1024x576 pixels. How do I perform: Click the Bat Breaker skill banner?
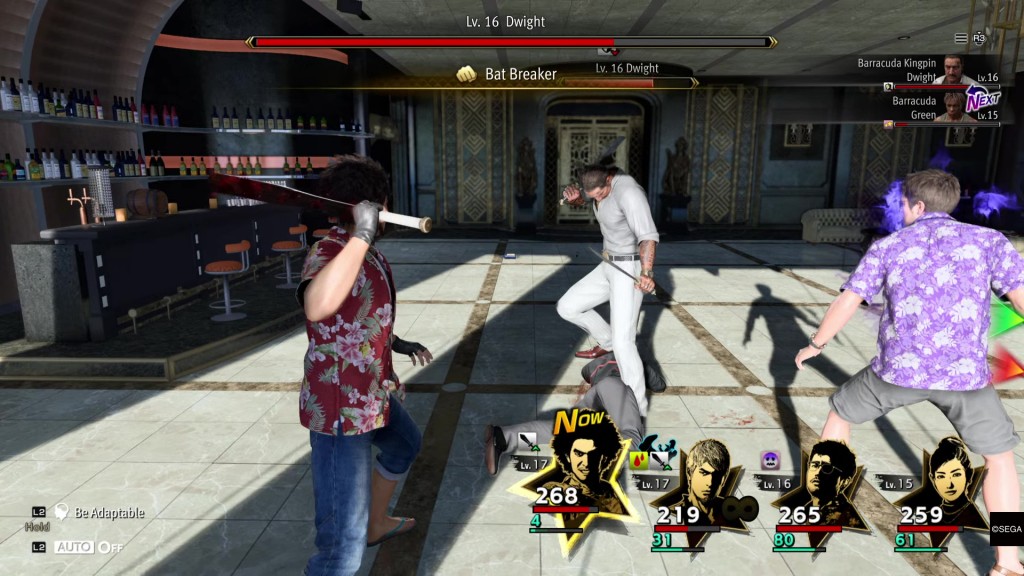[520, 74]
